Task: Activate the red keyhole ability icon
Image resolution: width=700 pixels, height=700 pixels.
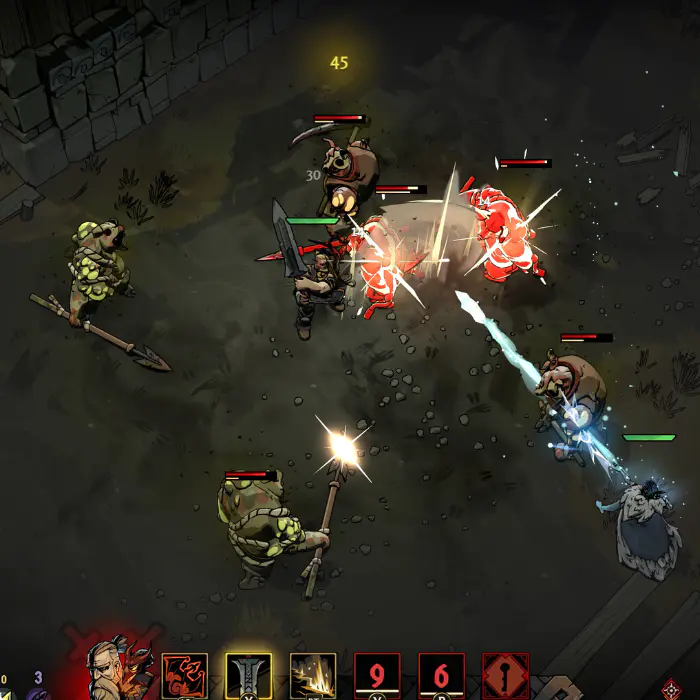Action: (x=505, y=676)
